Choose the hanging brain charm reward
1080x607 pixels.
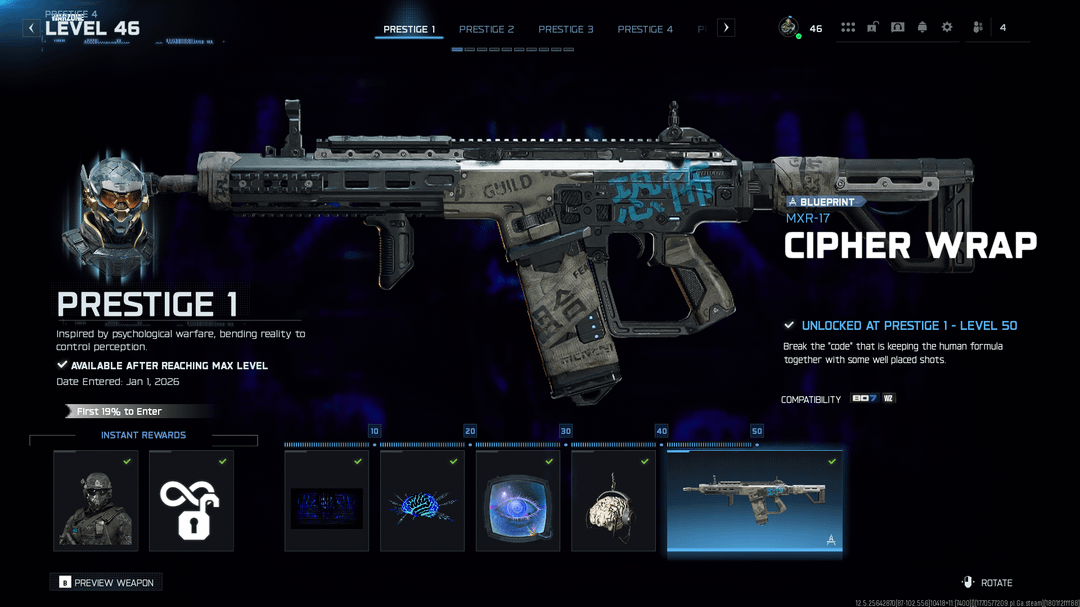click(613, 501)
